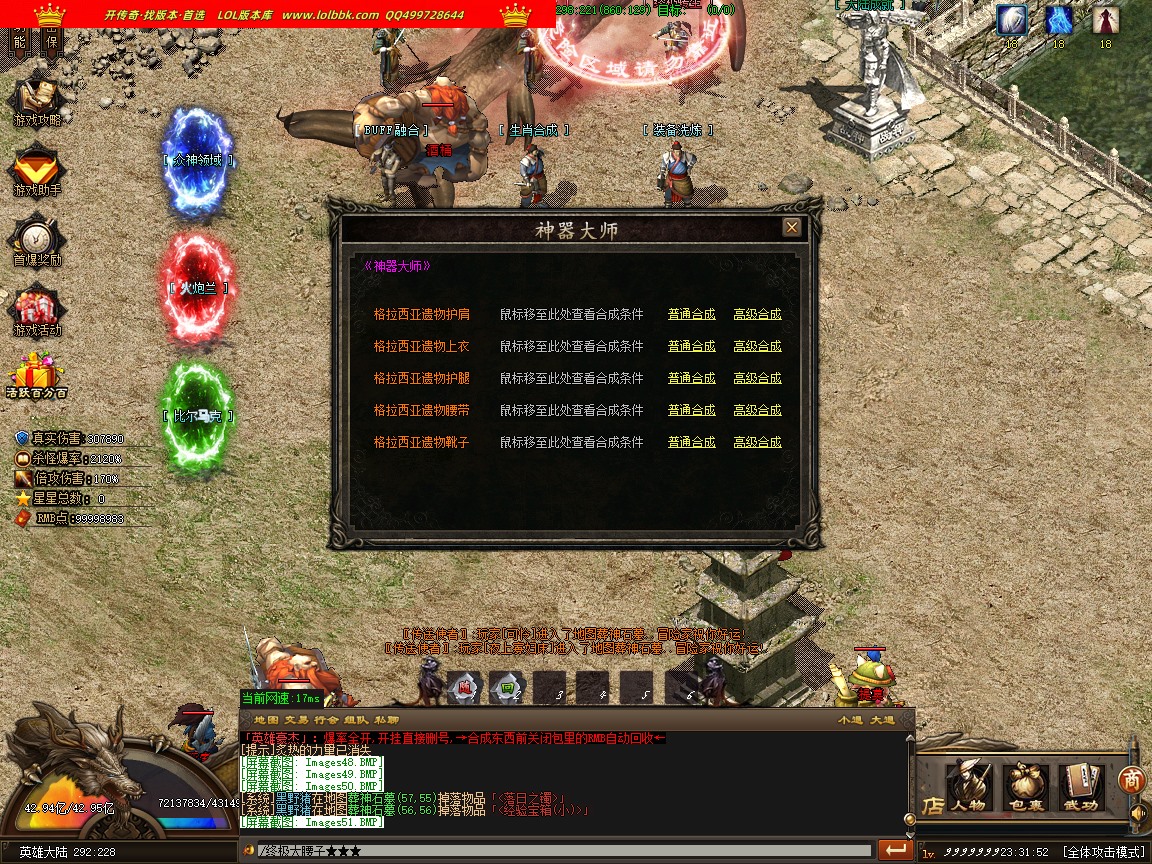Select 高级合成 for 格拉西亚遗物护腿

point(757,378)
